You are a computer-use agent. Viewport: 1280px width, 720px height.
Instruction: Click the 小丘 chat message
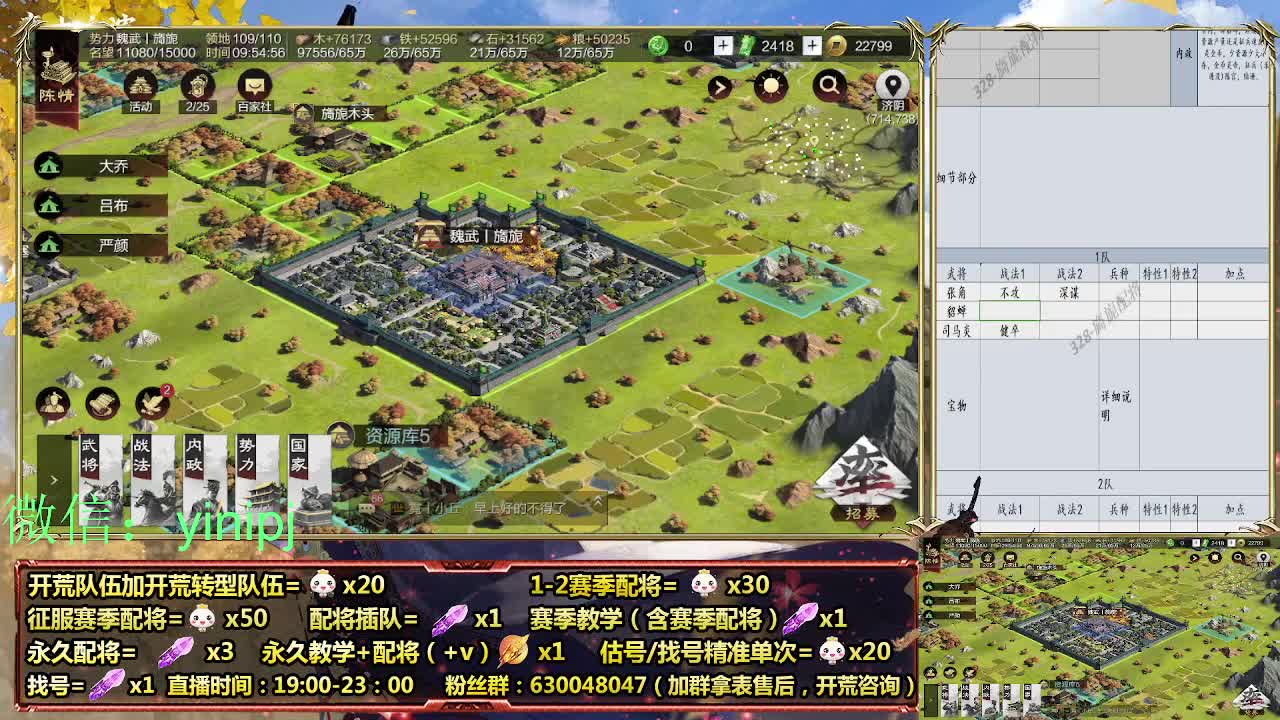450,510
